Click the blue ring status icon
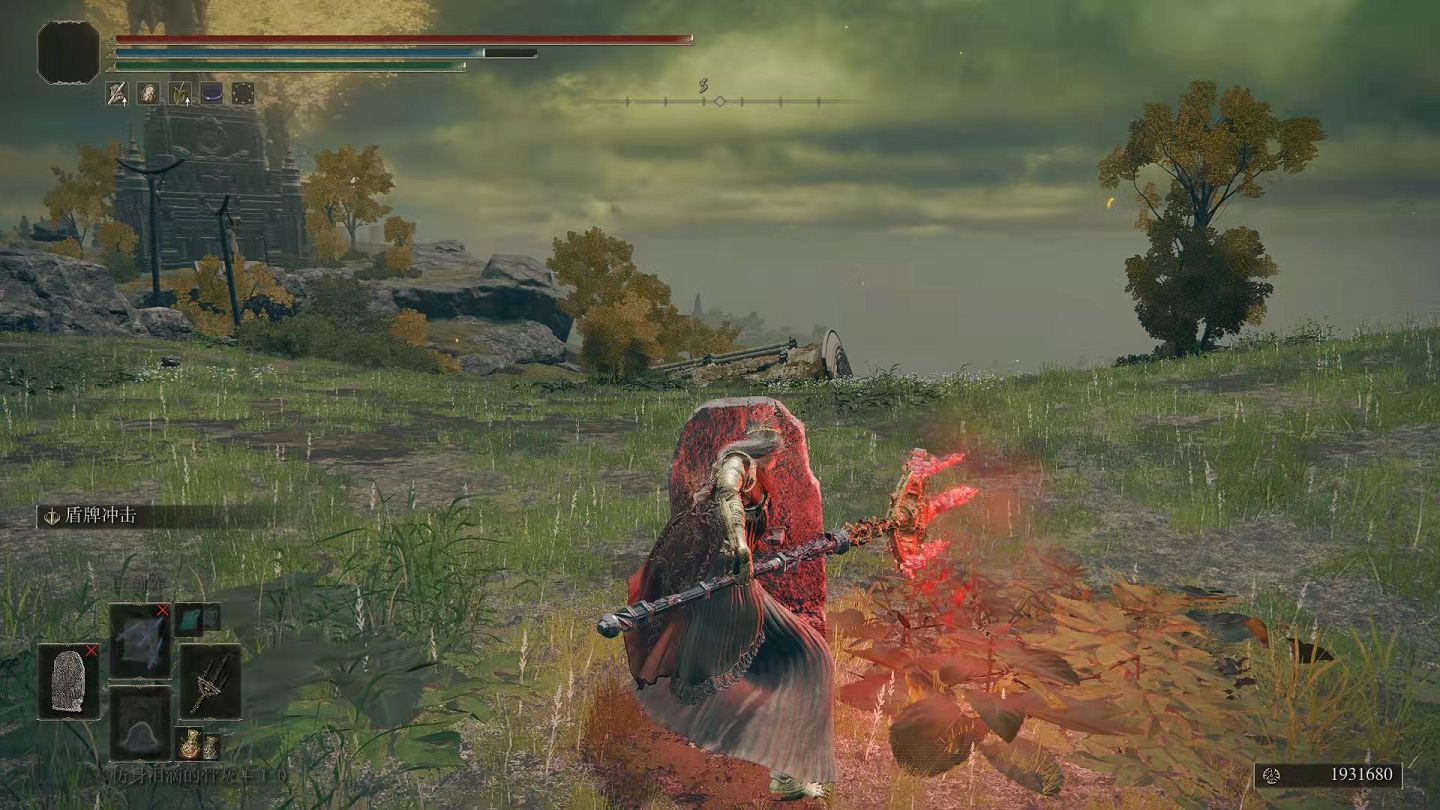The height and width of the screenshot is (810, 1440). click(x=211, y=94)
